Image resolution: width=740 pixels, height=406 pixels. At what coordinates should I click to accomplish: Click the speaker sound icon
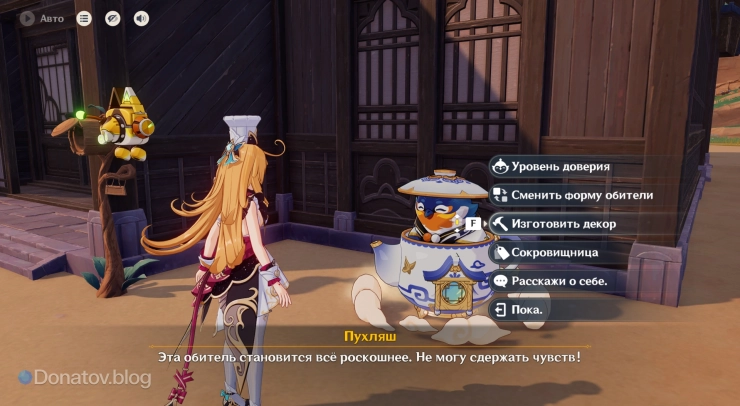coord(141,18)
